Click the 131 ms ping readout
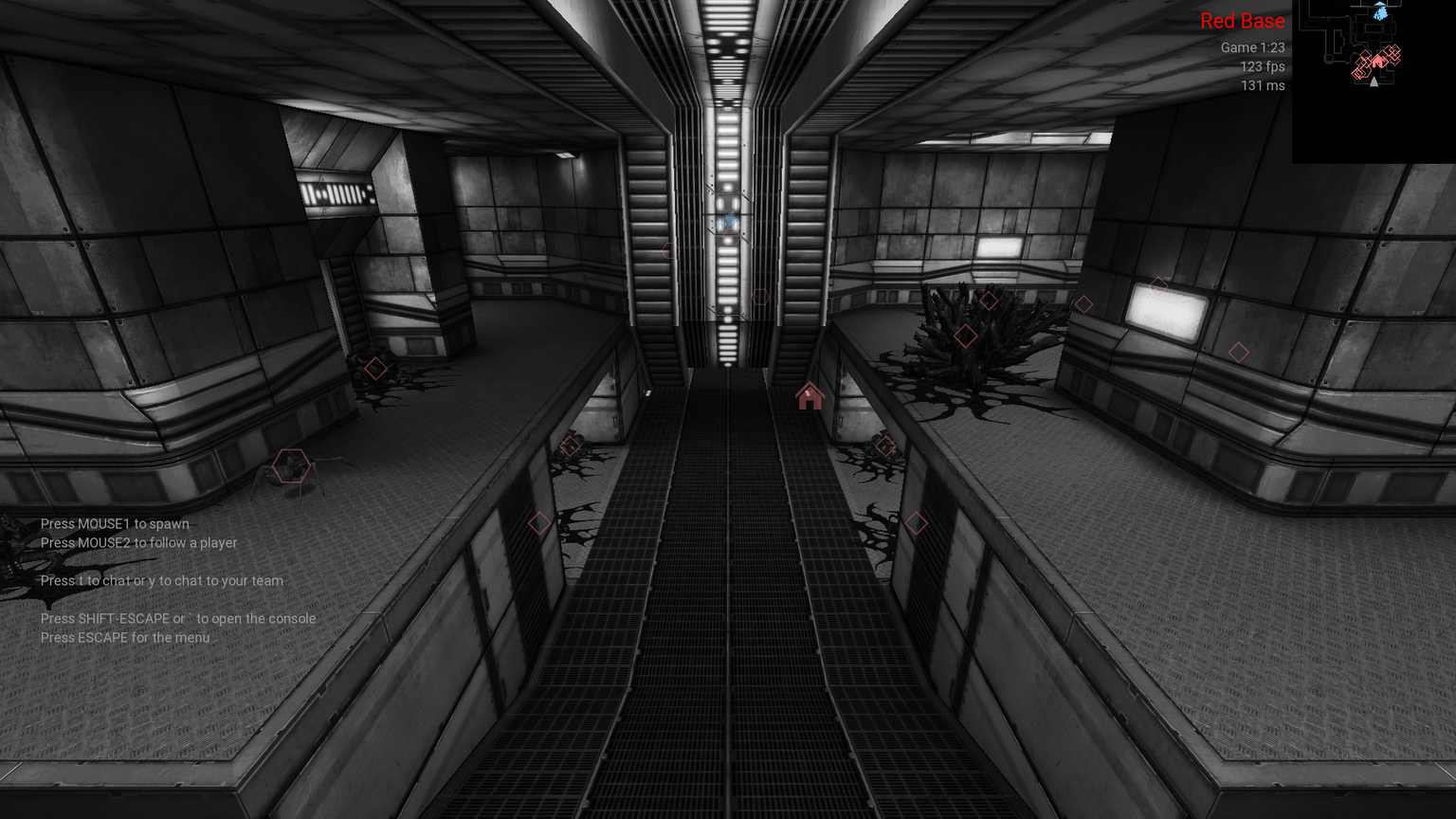The width and height of the screenshot is (1456, 819). [1262, 86]
